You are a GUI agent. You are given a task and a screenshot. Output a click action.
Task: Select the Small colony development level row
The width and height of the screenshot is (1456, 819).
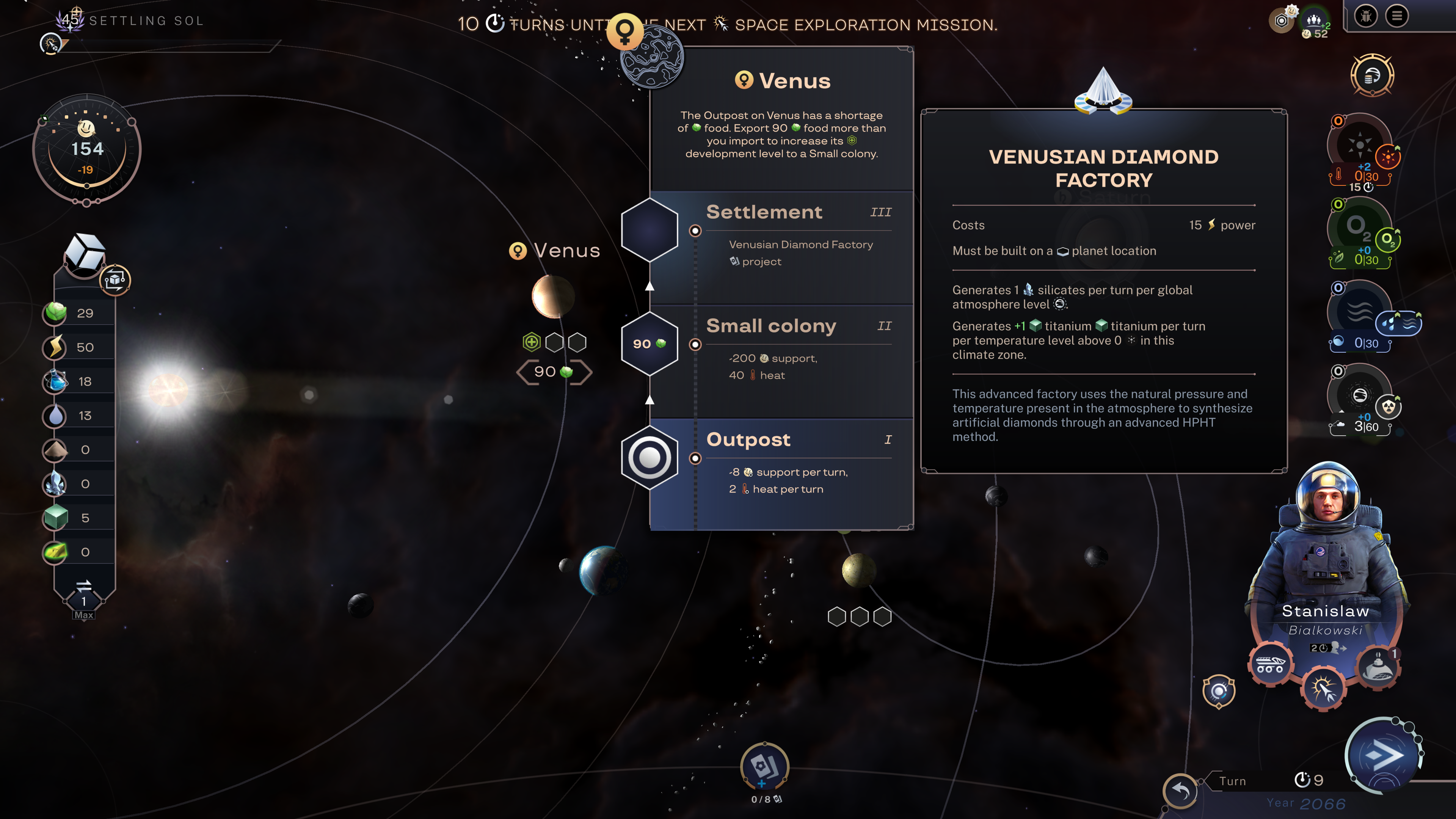pos(781,361)
